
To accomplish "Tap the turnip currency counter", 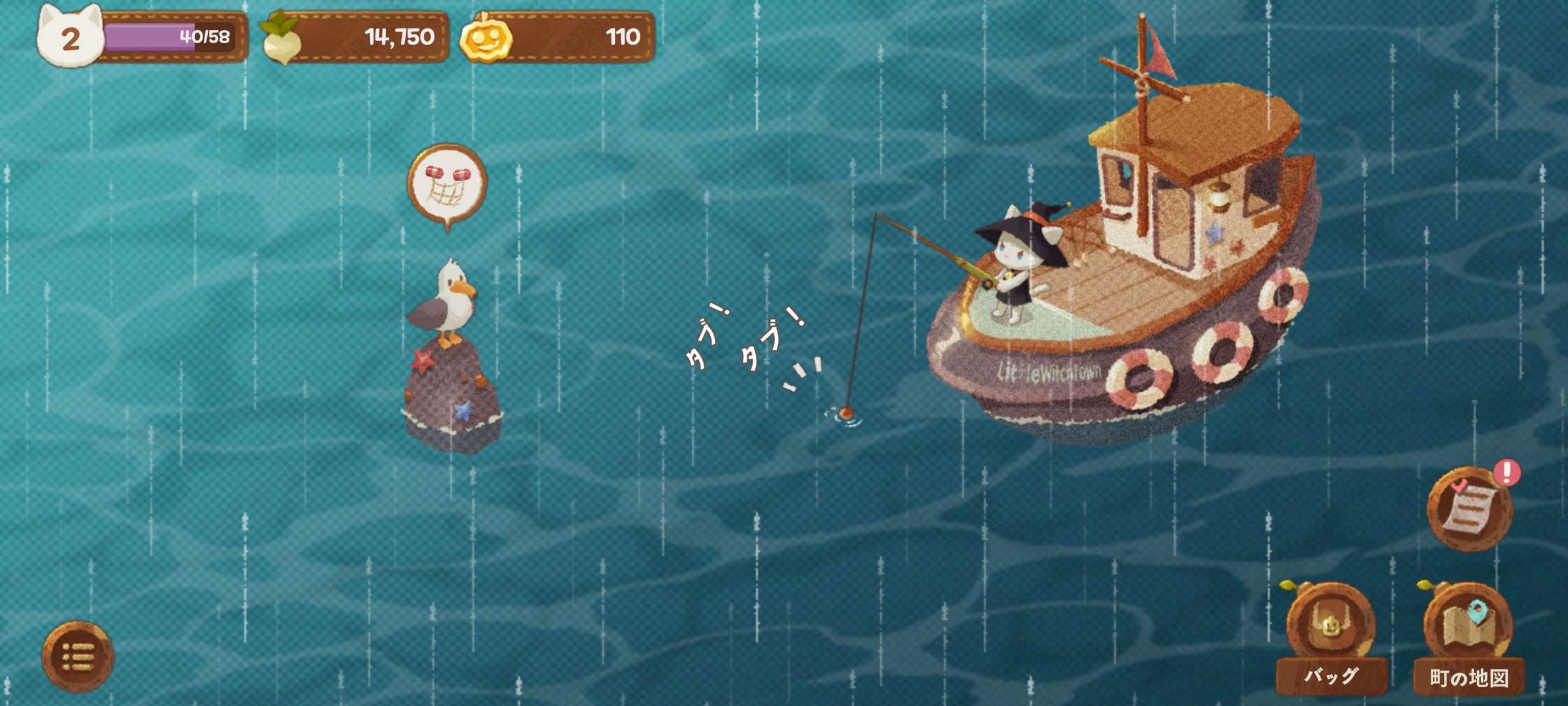I will (x=356, y=37).
